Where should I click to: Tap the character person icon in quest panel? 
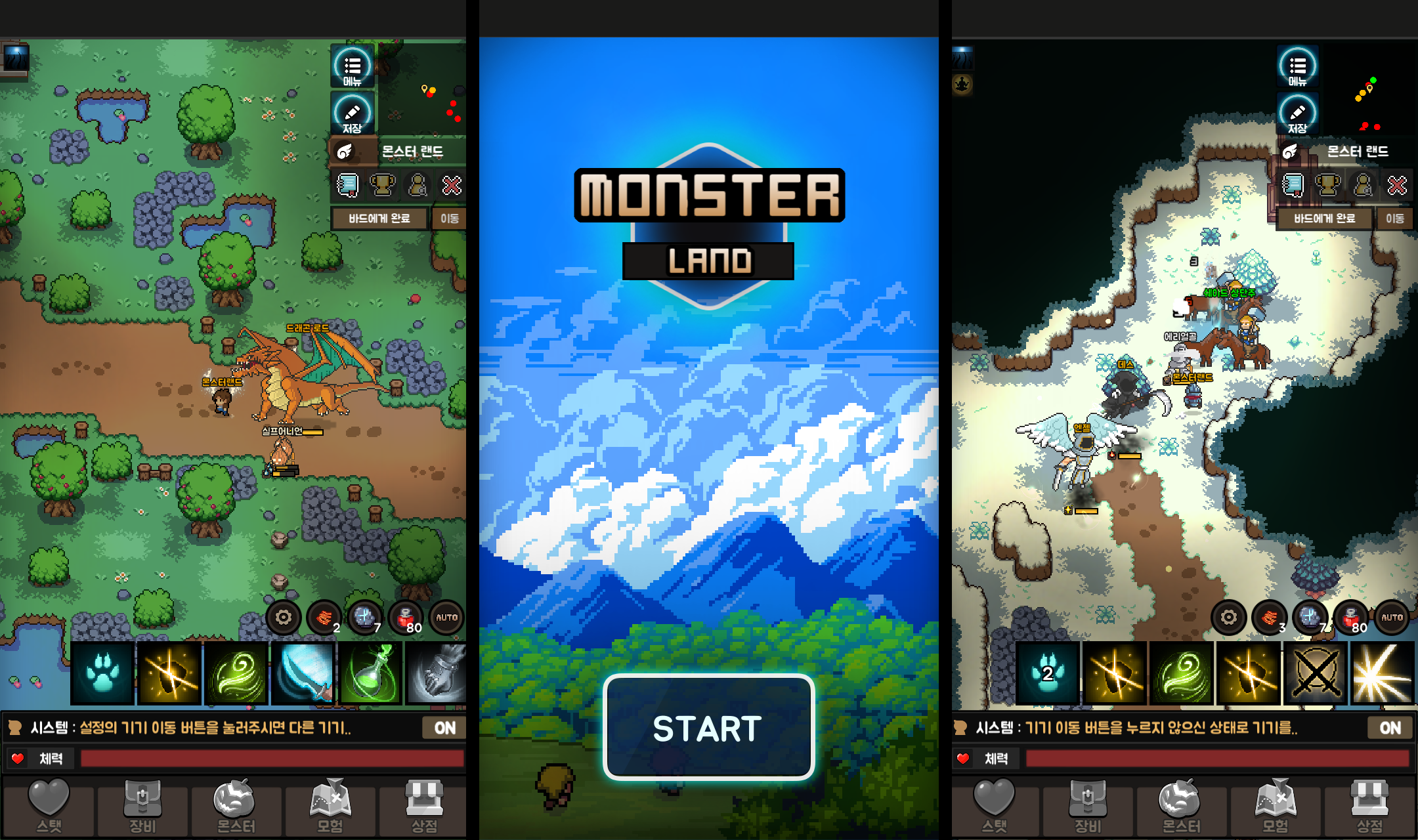tap(418, 185)
